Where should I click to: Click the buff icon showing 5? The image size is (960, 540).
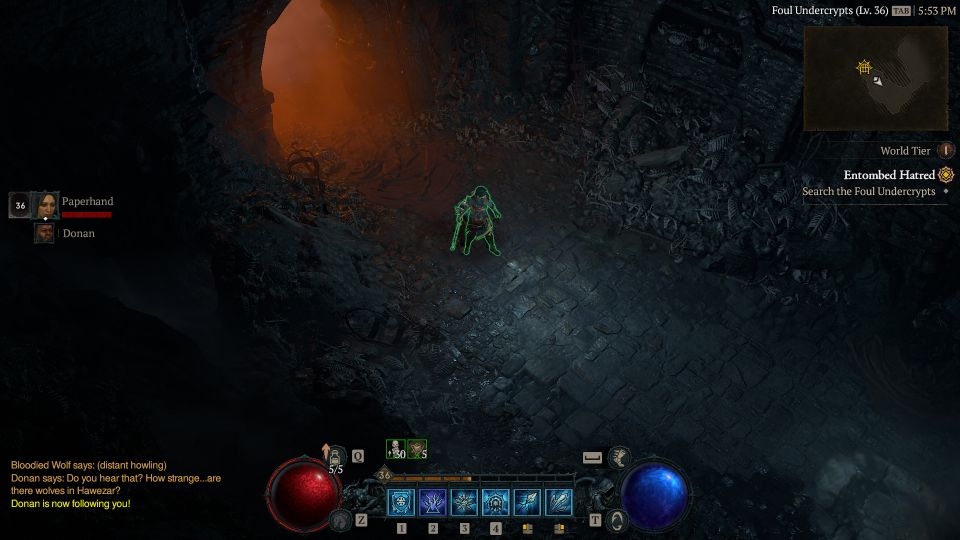pos(417,450)
